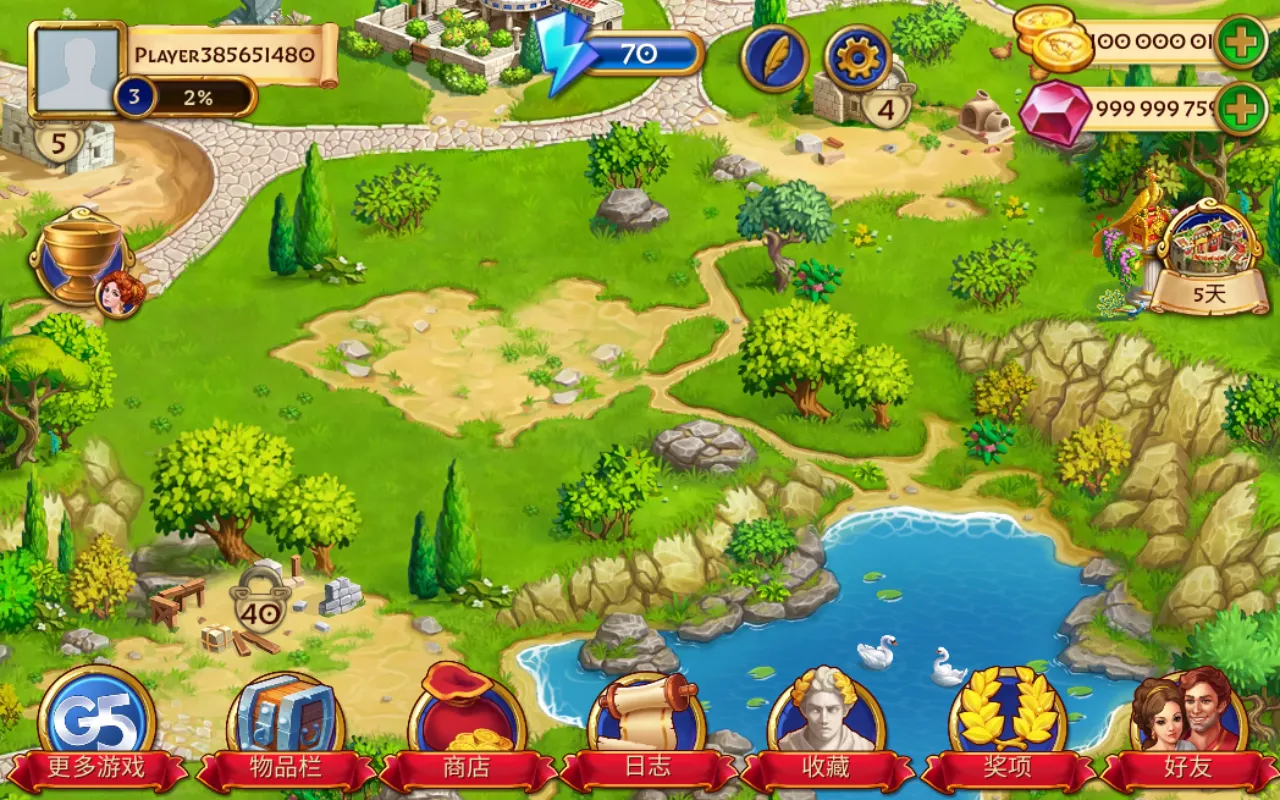Screen dimensions: 1280x800
Task: Open the 好友 friends list
Action: [1188, 730]
